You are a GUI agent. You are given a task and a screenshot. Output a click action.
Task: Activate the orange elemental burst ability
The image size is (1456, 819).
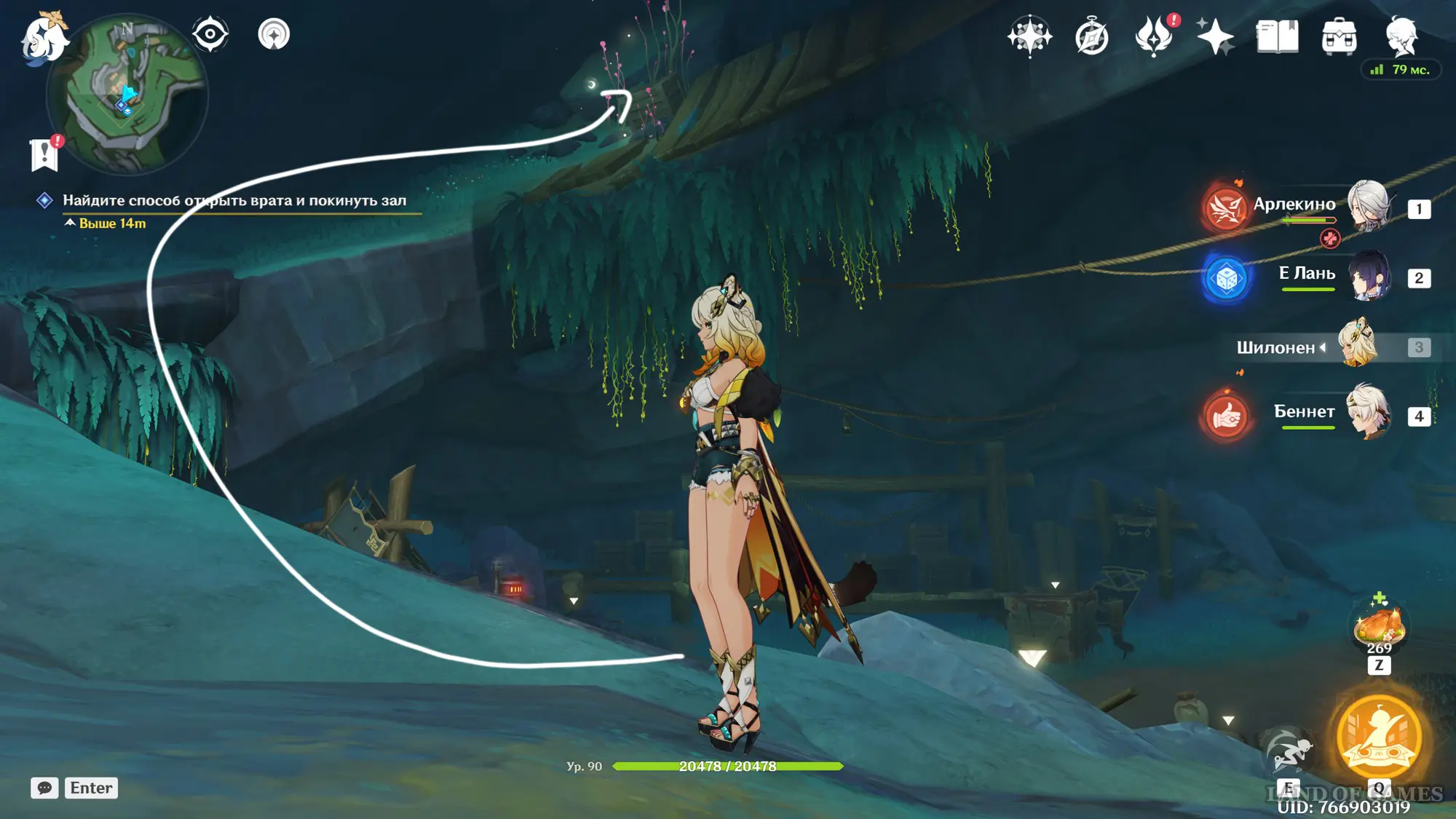click(x=1379, y=736)
